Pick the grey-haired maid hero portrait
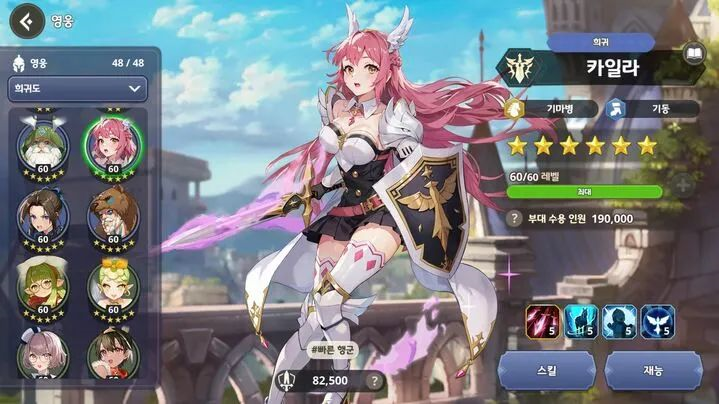The height and width of the screenshot is (404, 719). (43, 354)
